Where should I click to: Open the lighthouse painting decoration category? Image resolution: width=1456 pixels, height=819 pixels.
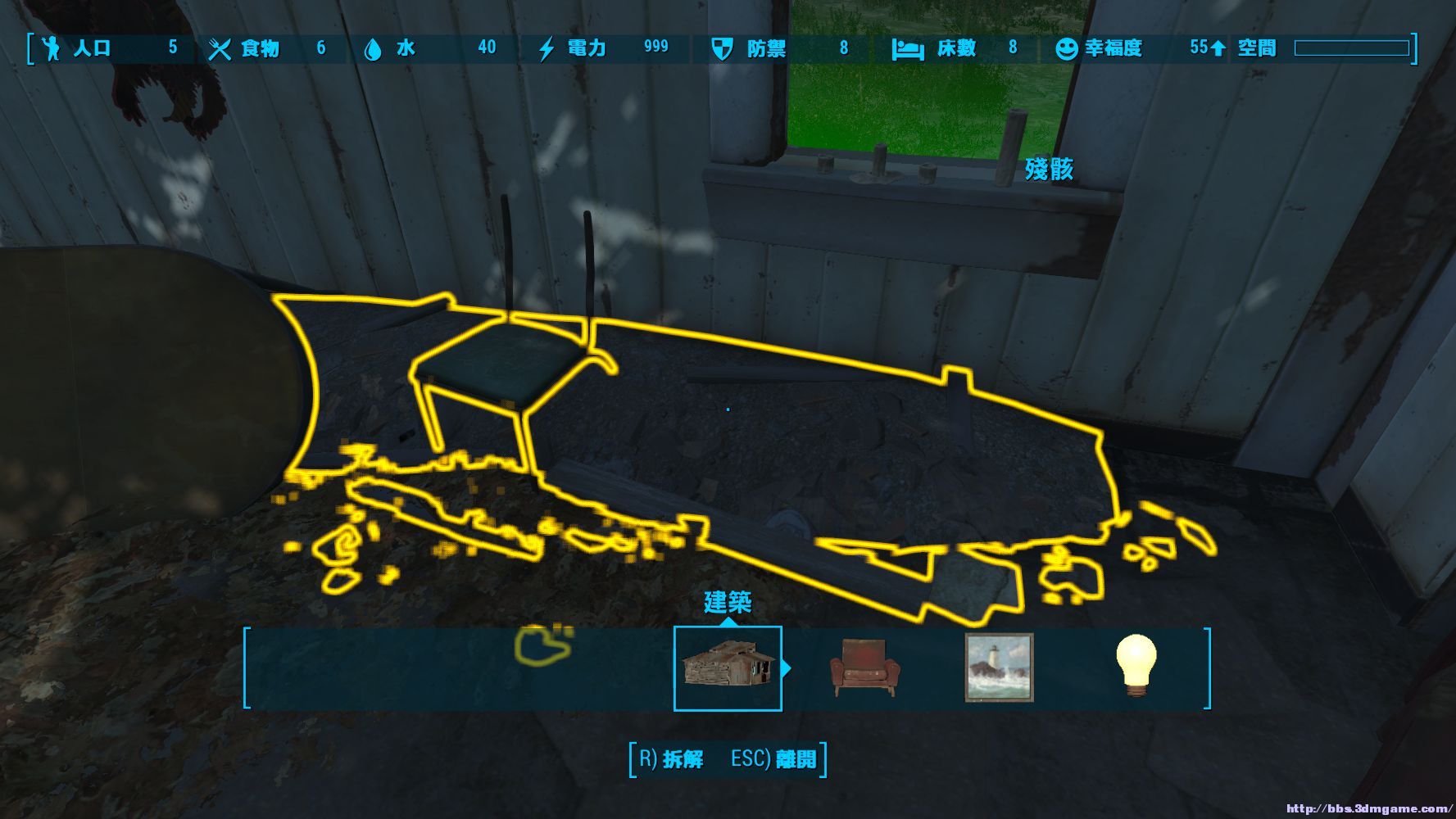[x=999, y=667]
